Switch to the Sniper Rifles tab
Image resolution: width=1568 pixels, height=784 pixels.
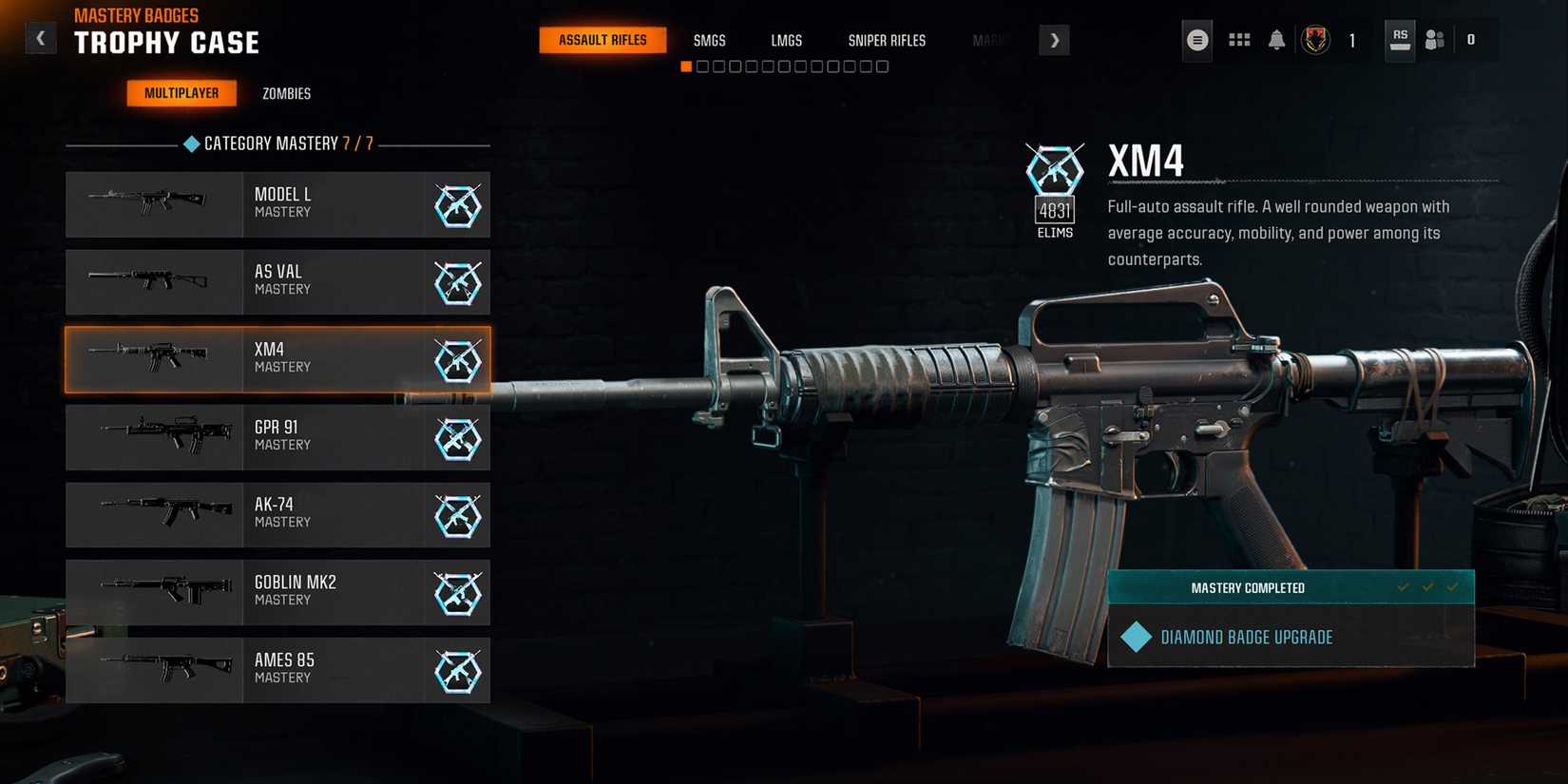point(887,40)
